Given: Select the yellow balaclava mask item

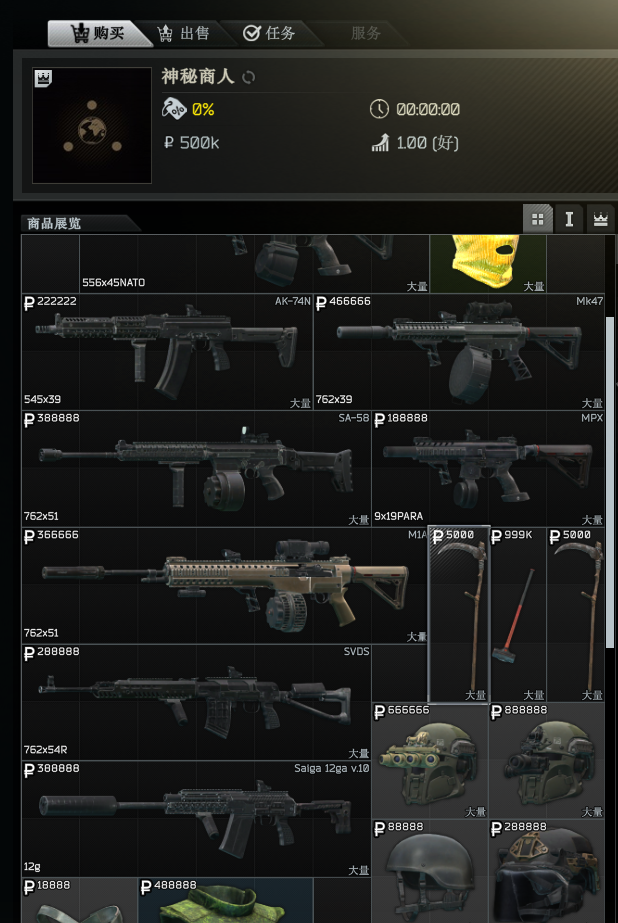Looking at the screenshot, I should 488,262.
